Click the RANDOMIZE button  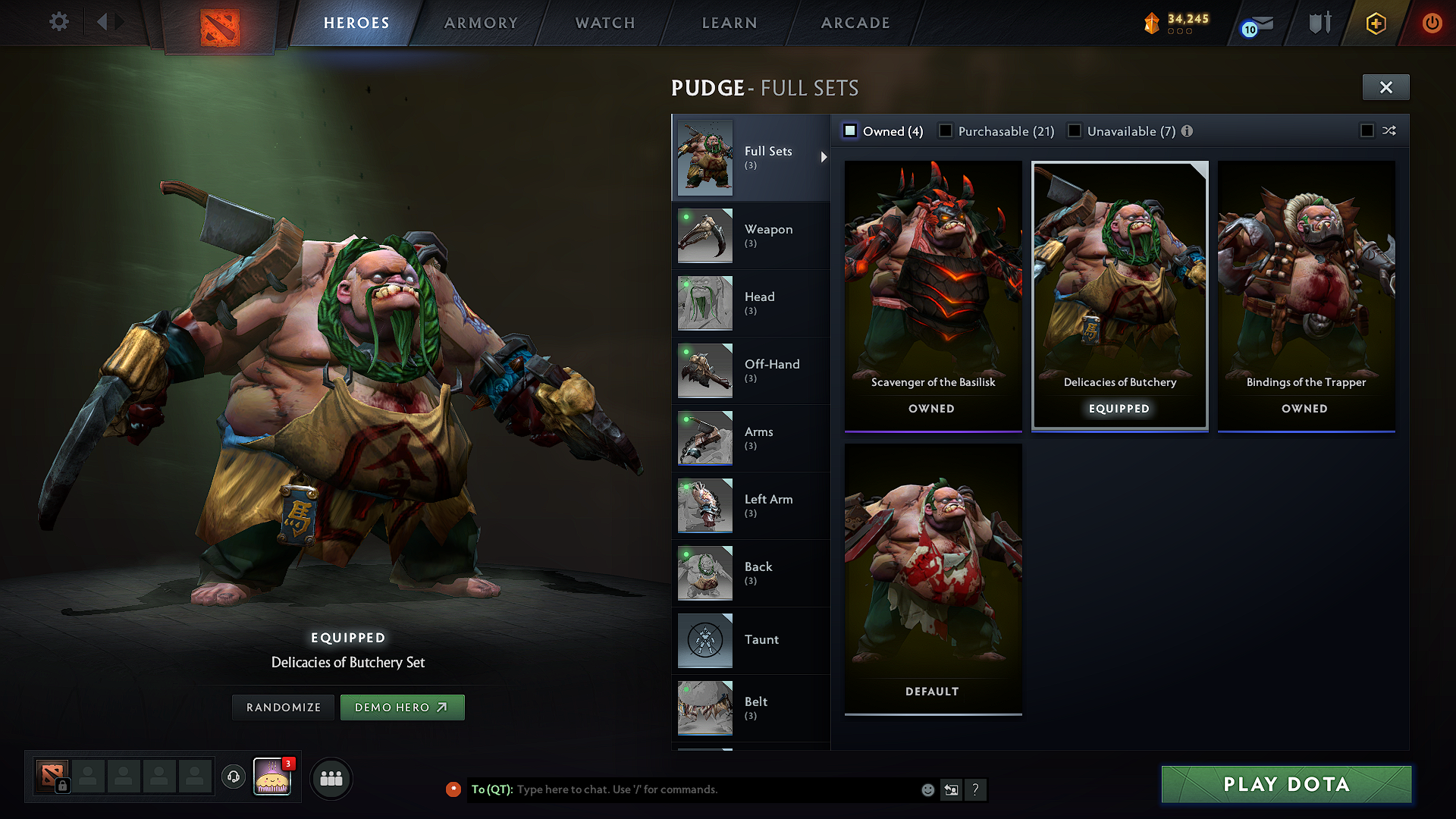pyautogui.click(x=282, y=707)
